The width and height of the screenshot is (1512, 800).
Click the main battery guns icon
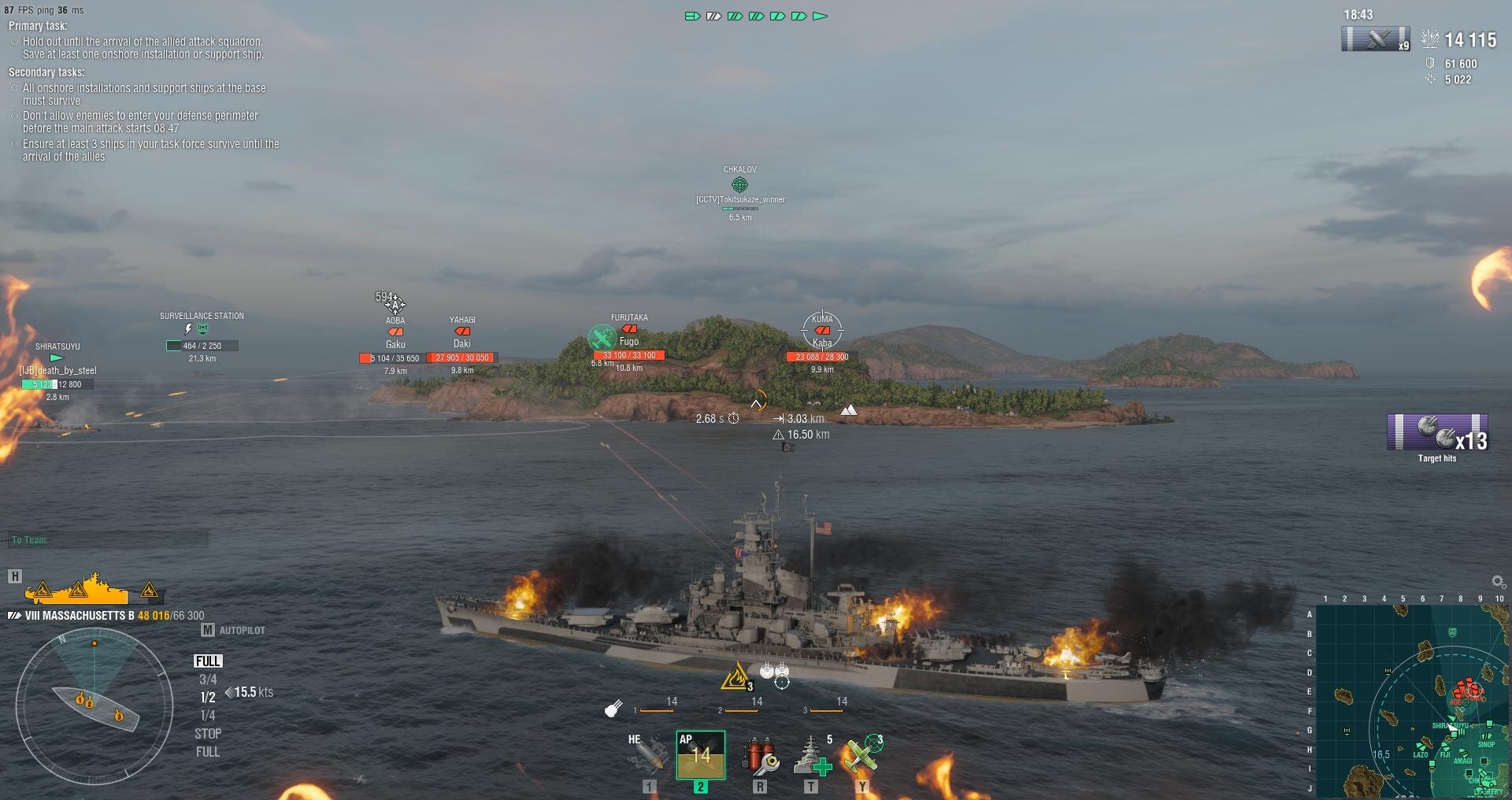click(614, 709)
